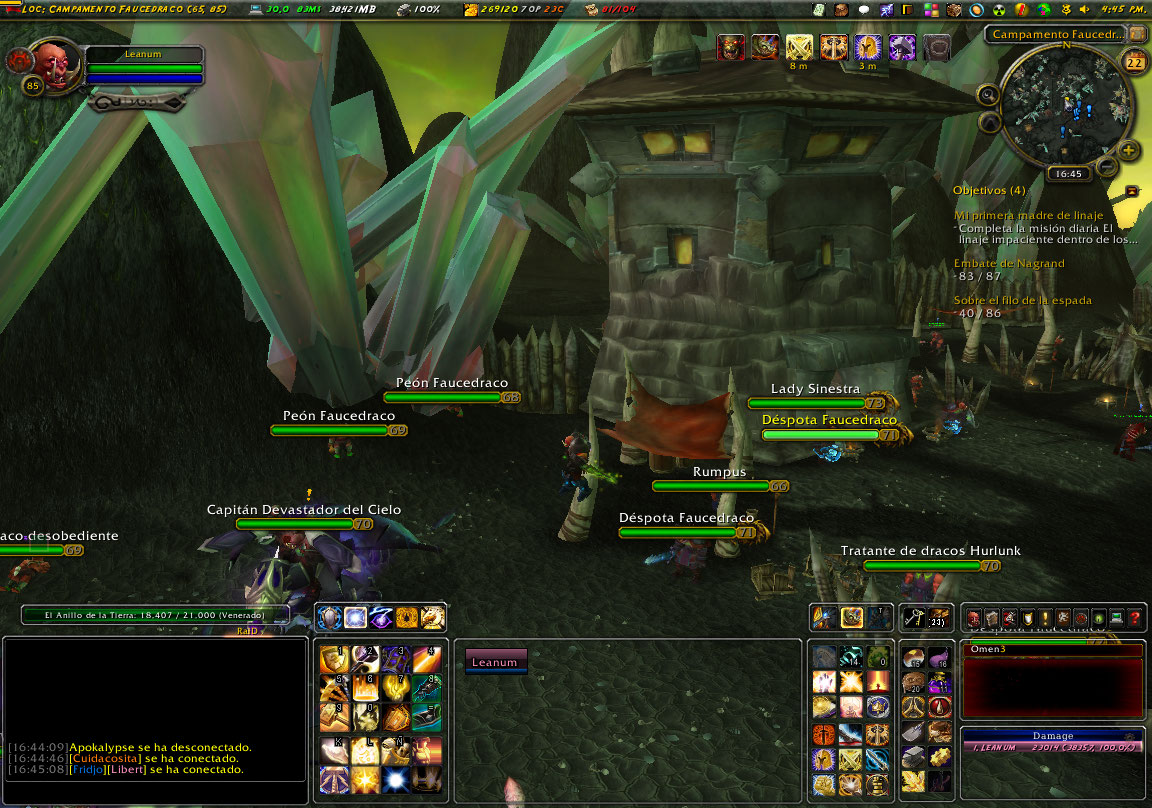The image size is (1152, 808).
Task: Click the Omen3 threat meter title bar
Action: click(1051, 650)
